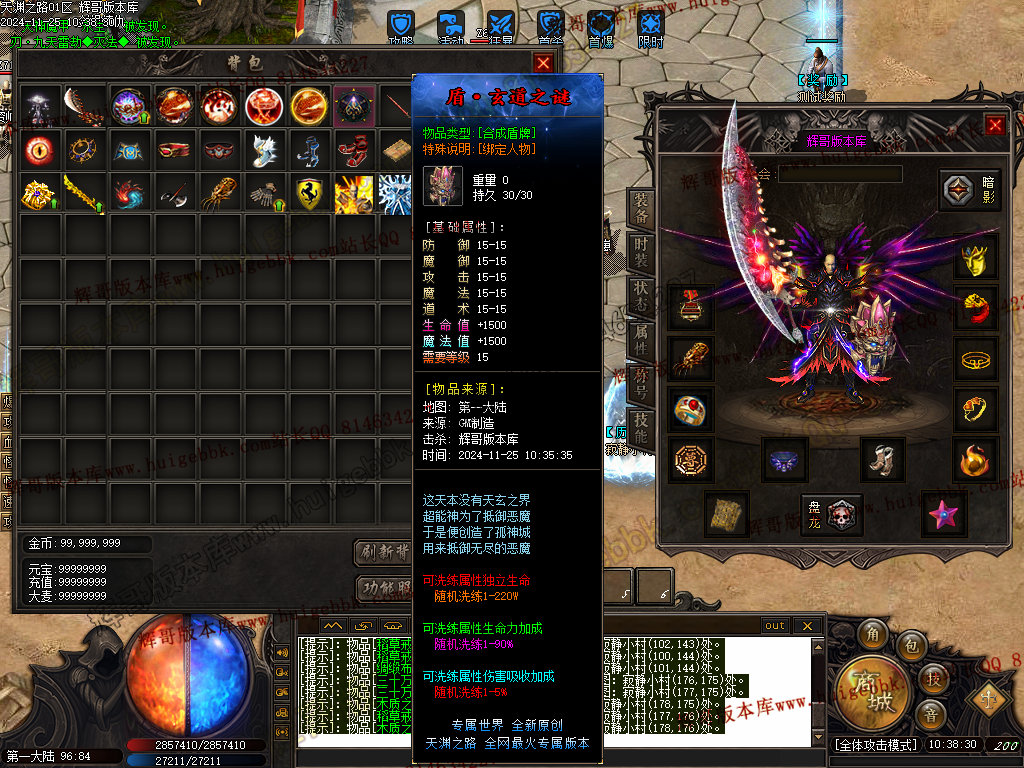1024x768 pixels.
Task: View the 技能 skills tab
Action: 640,429
